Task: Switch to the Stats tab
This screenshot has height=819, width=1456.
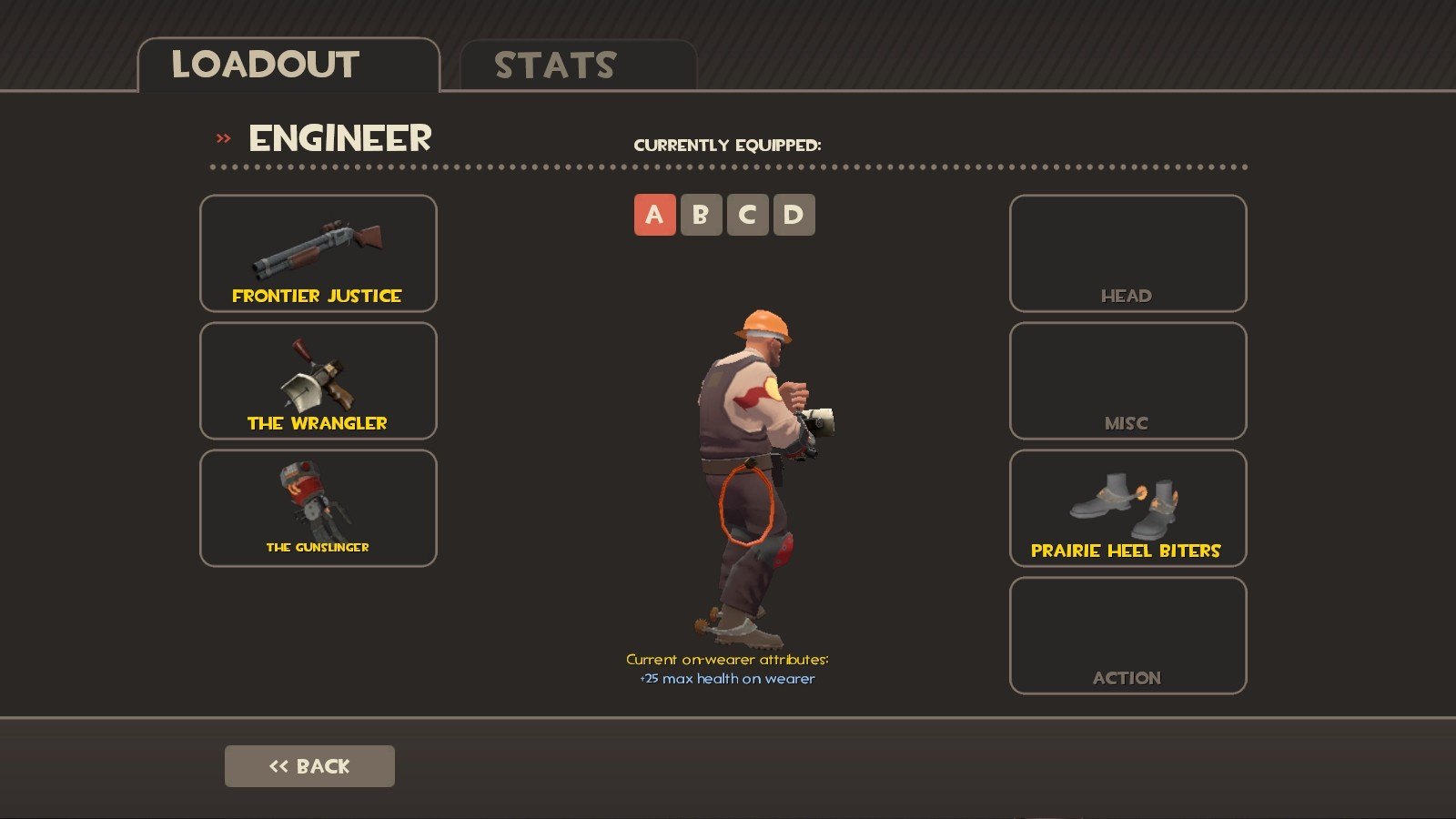Action: pos(577,66)
